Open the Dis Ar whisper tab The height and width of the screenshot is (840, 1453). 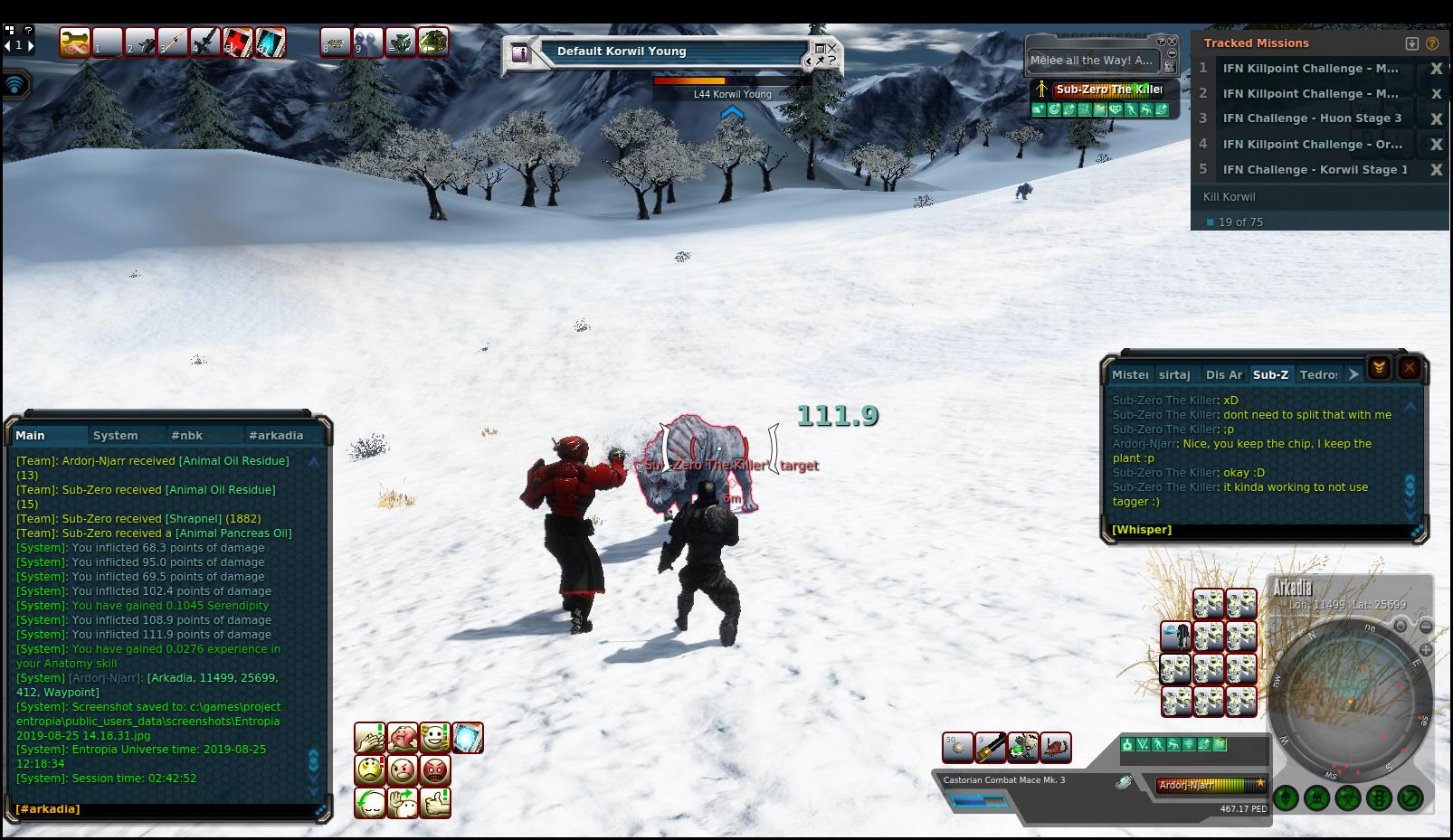coord(1223,374)
